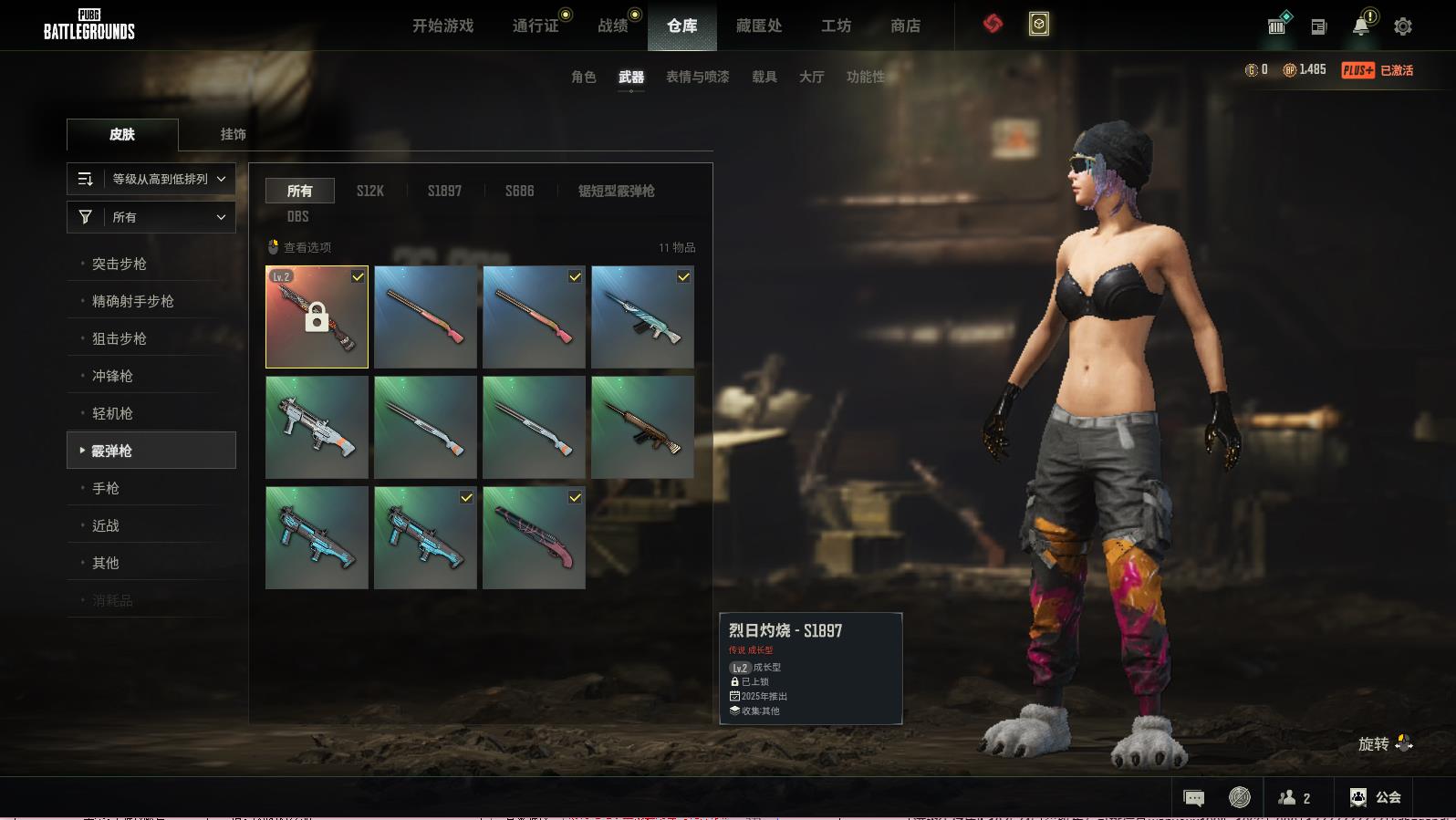Choose the 狙击步枪 sniper rifle category
1456x820 pixels.
[x=120, y=338]
